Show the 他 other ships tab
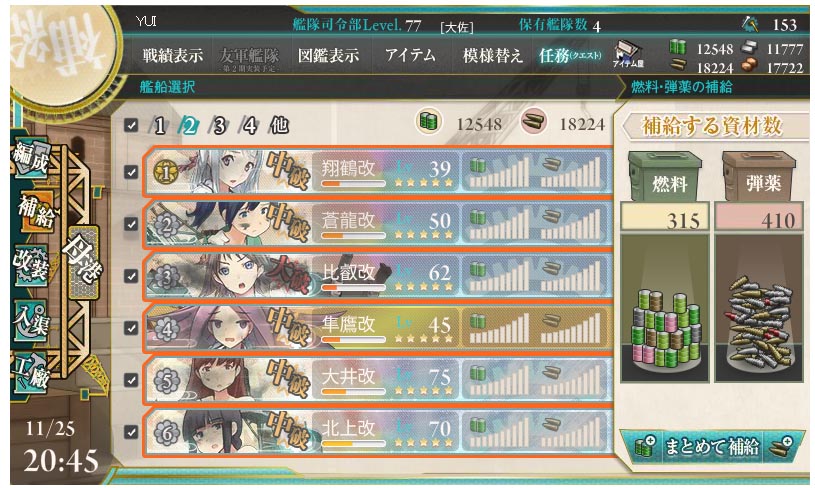This screenshot has width=815, height=488. pos(279,126)
